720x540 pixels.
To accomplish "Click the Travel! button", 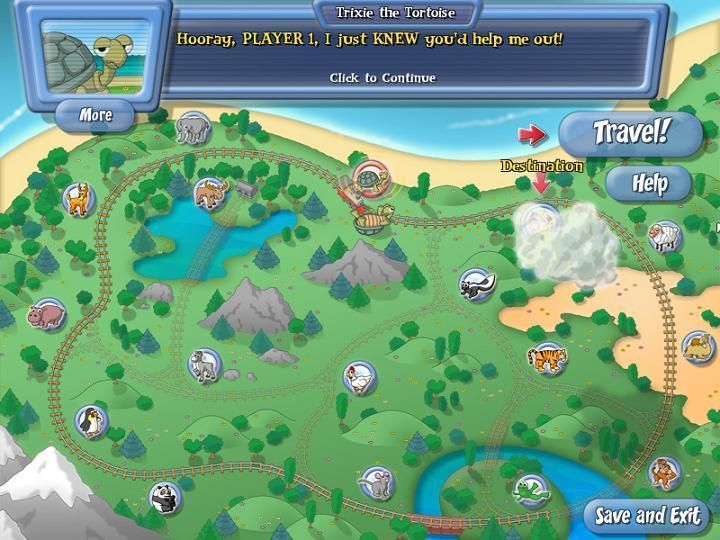I will click(x=630, y=133).
